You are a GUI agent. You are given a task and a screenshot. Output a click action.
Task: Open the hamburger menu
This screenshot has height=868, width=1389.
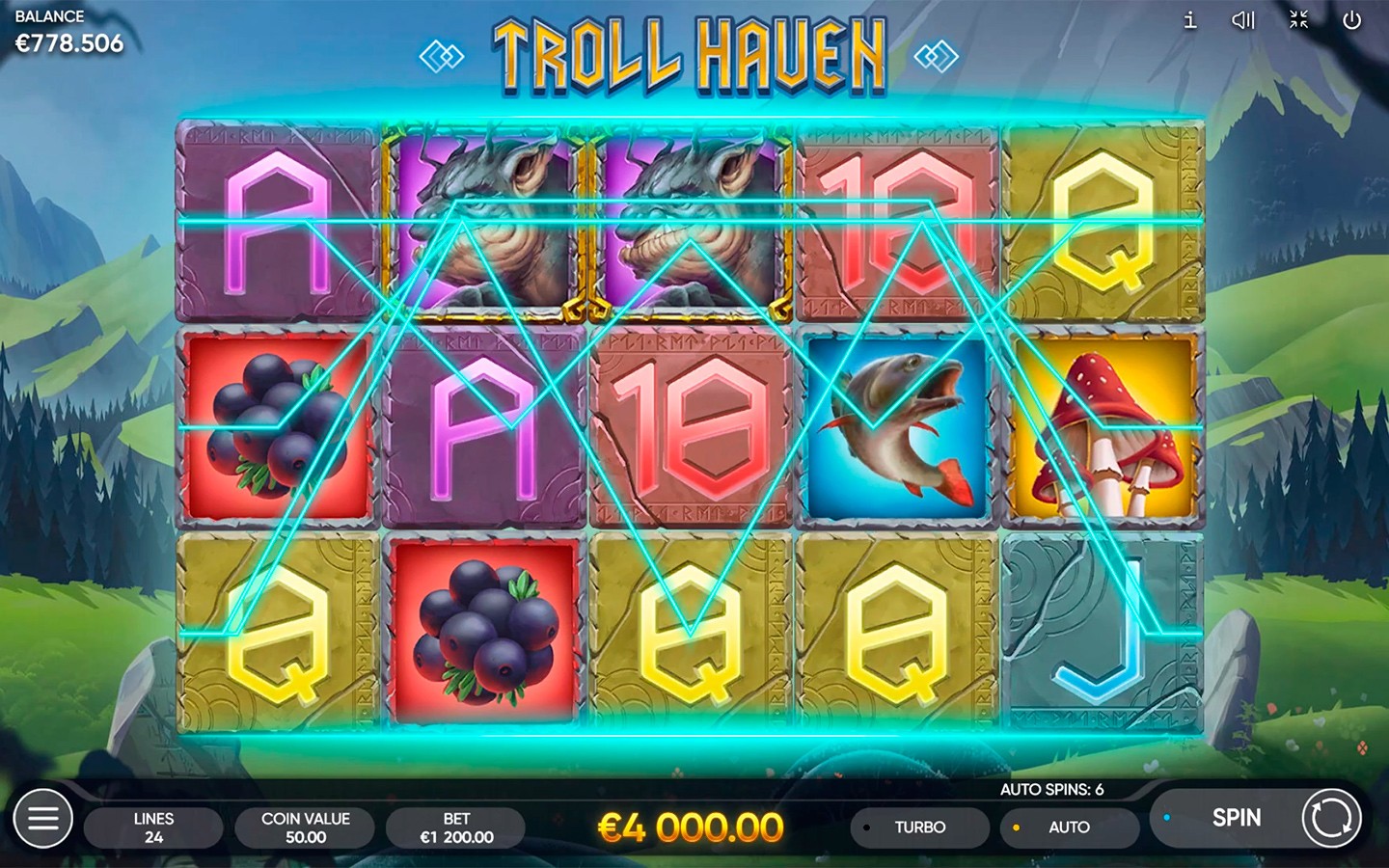click(42, 819)
